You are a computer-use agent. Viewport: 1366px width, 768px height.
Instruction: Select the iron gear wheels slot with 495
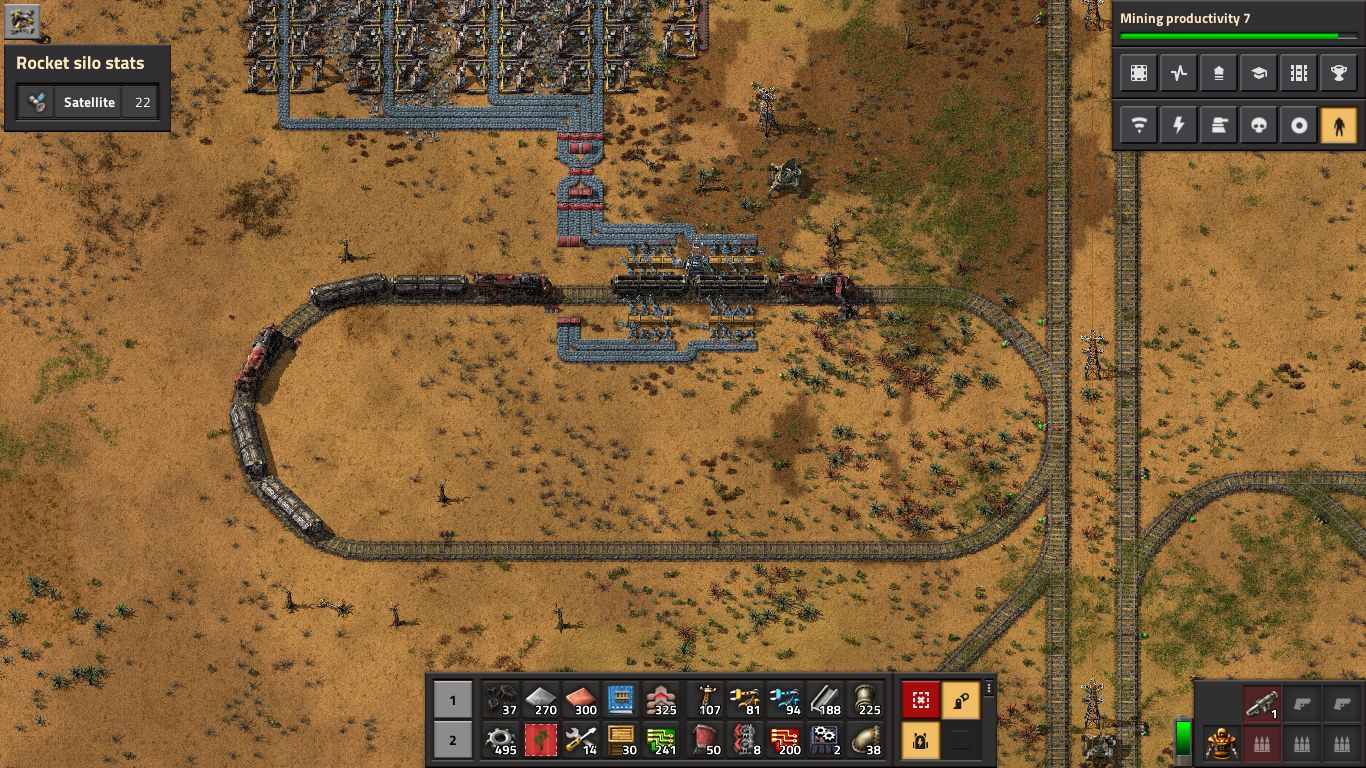tap(501, 741)
